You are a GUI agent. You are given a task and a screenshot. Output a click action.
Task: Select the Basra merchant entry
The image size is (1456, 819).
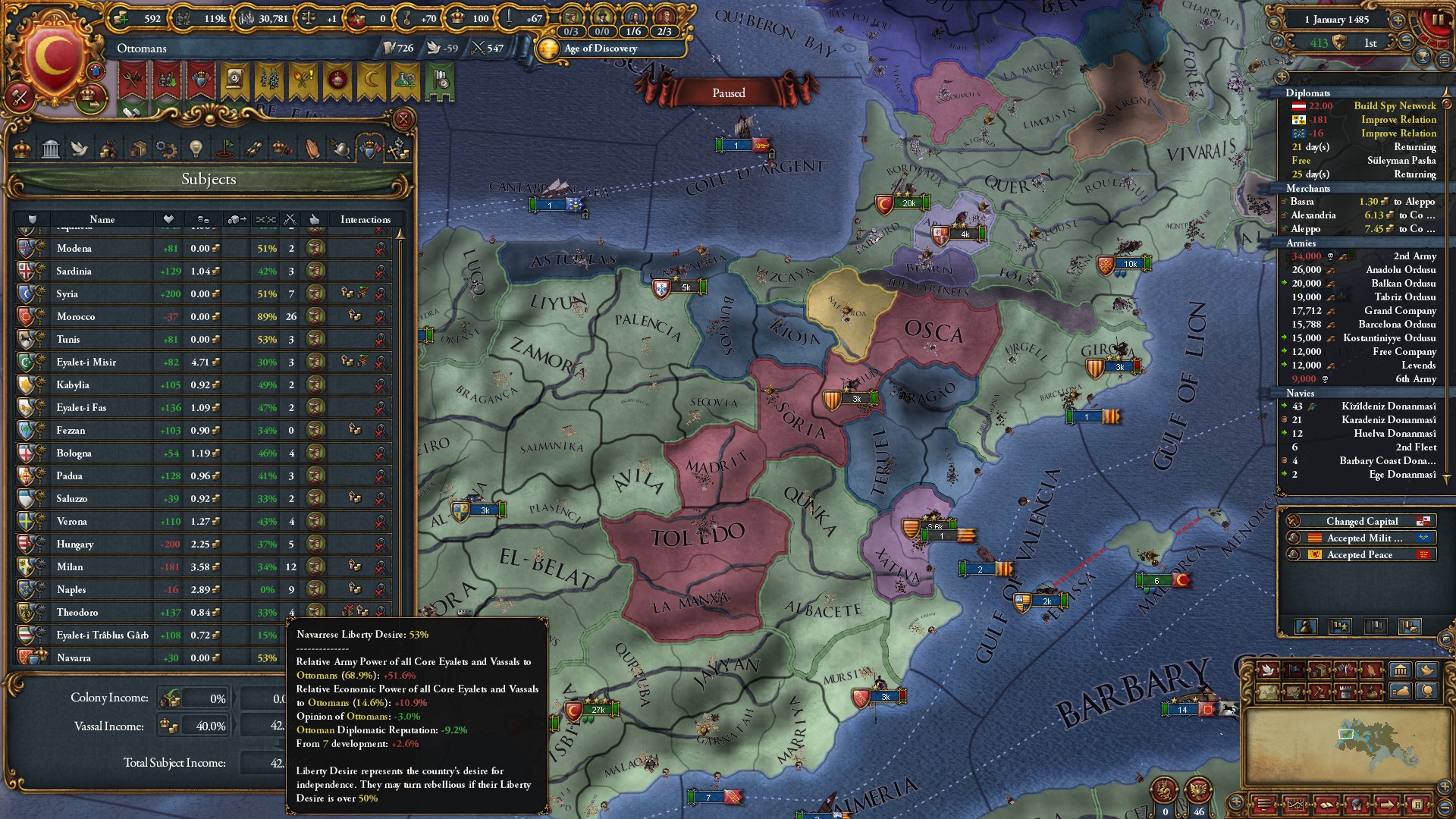[x=1302, y=202]
